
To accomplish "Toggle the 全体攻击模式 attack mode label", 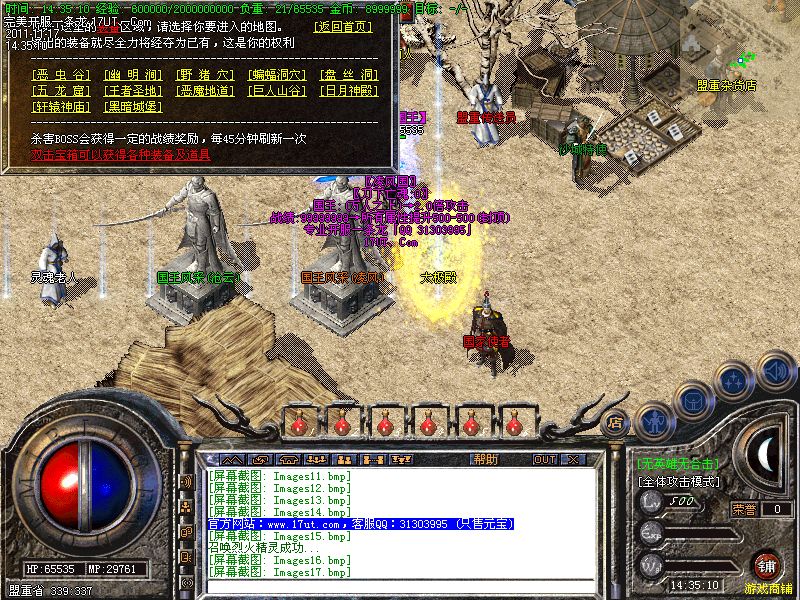I will pyautogui.click(x=679, y=481).
